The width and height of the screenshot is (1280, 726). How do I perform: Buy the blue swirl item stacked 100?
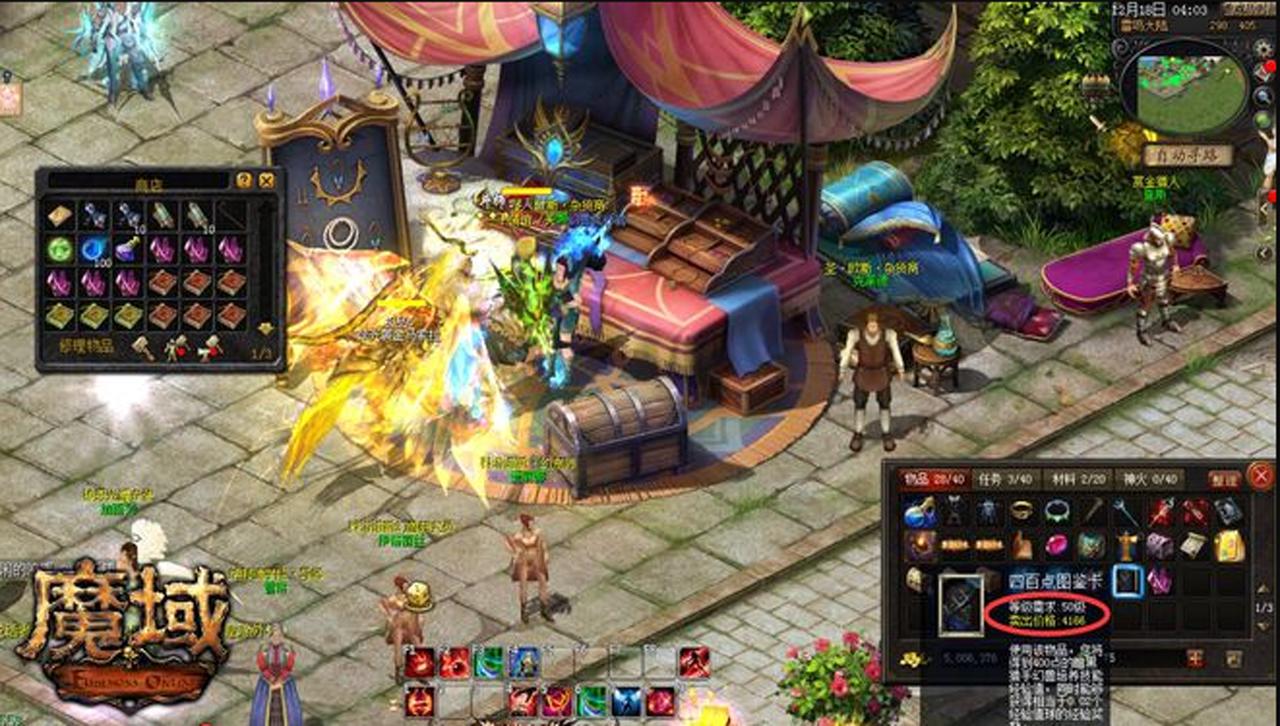[94, 249]
